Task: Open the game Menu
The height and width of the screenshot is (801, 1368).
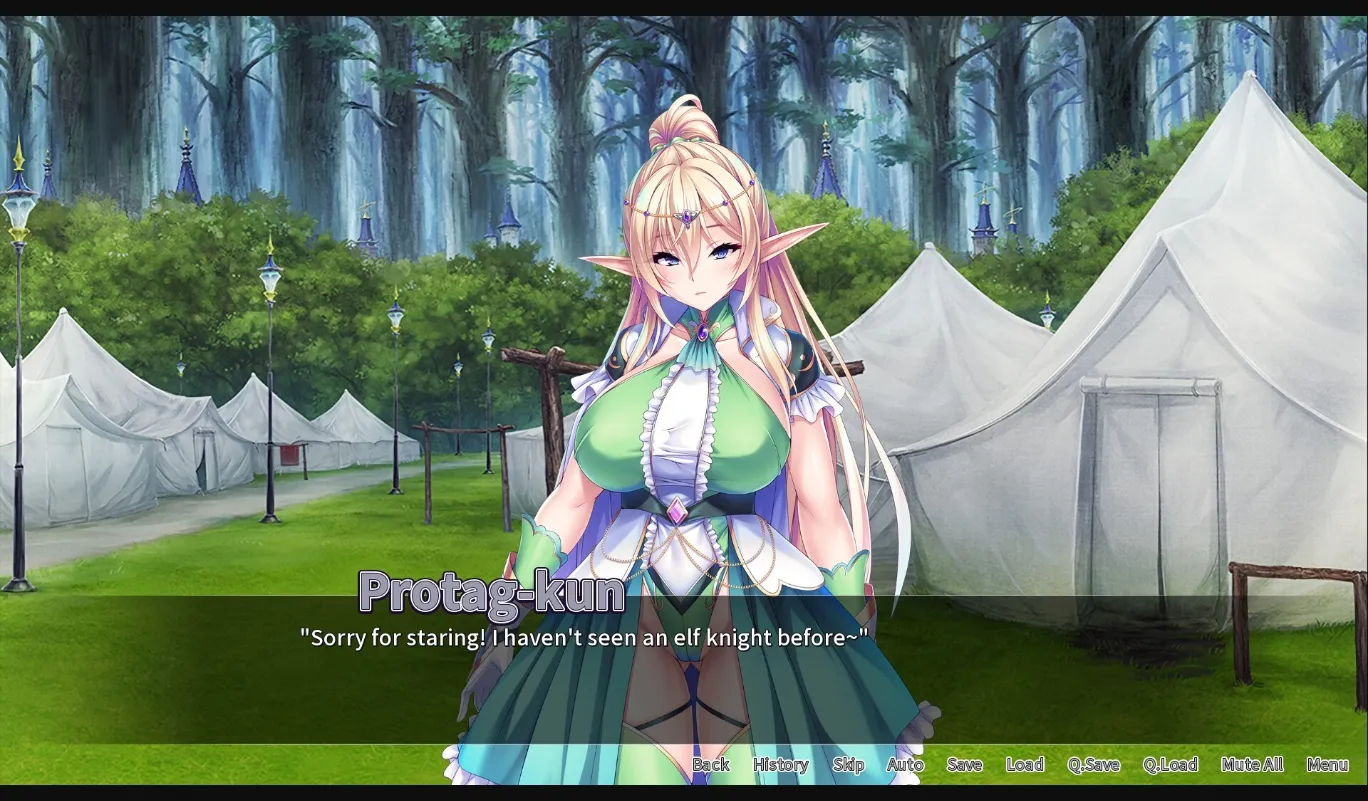Action: [x=1328, y=764]
